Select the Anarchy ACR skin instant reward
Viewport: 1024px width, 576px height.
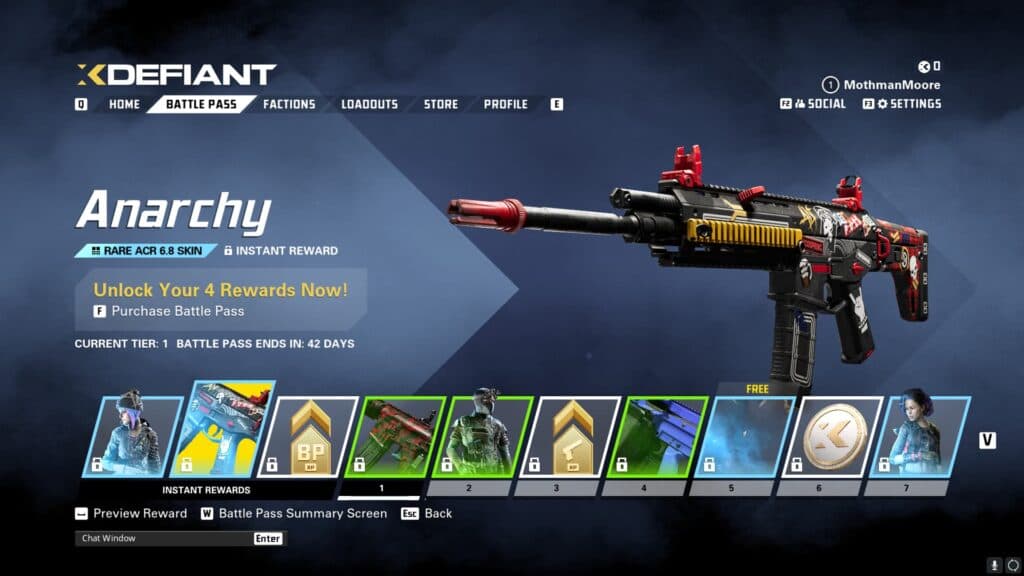pyautogui.click(x=222, y=436)
